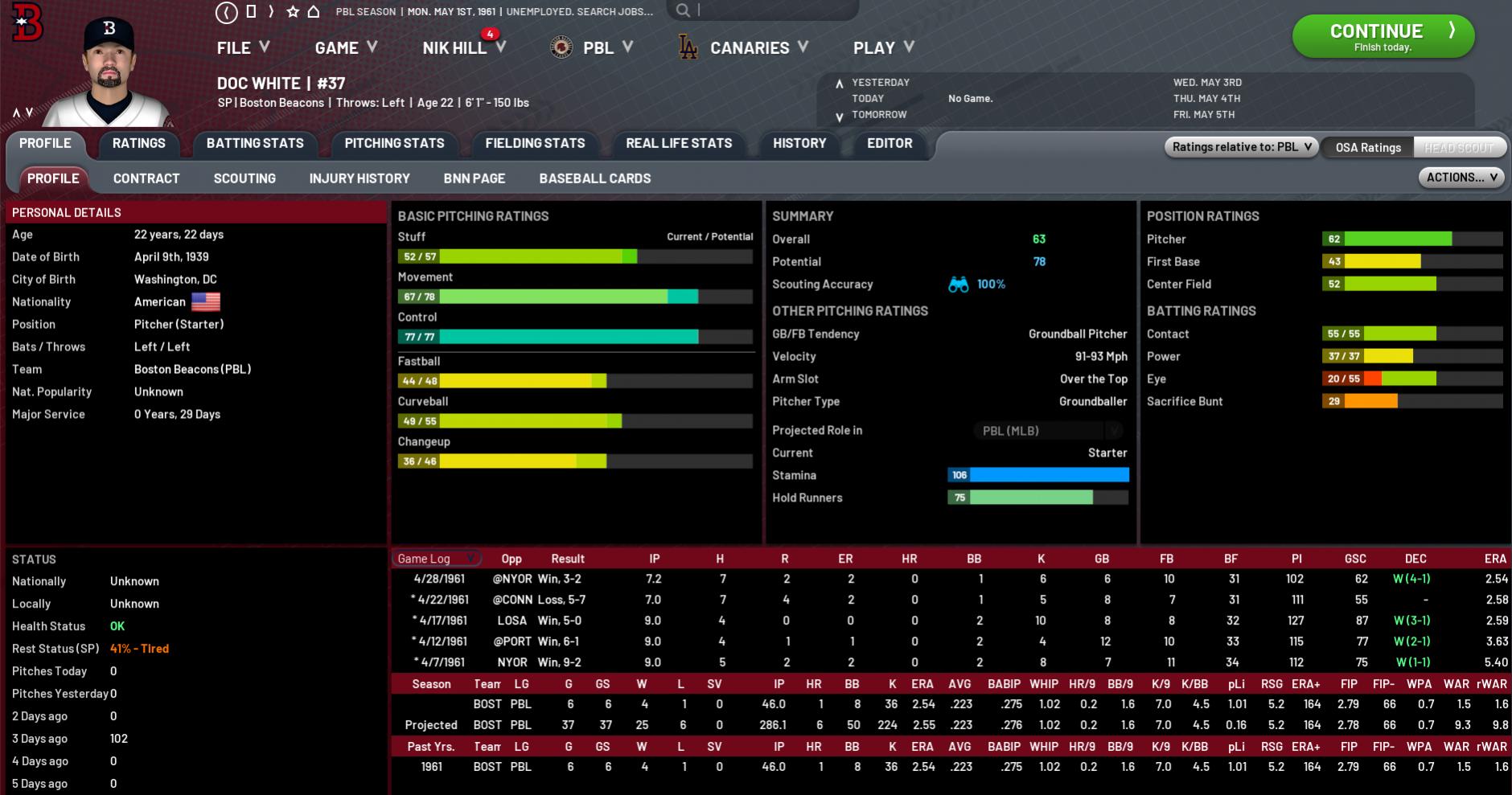The width and height of the screenshot is (1512, 795).
Task: Open the Nik Hill manager menu
Action: [x=463, y=48]
